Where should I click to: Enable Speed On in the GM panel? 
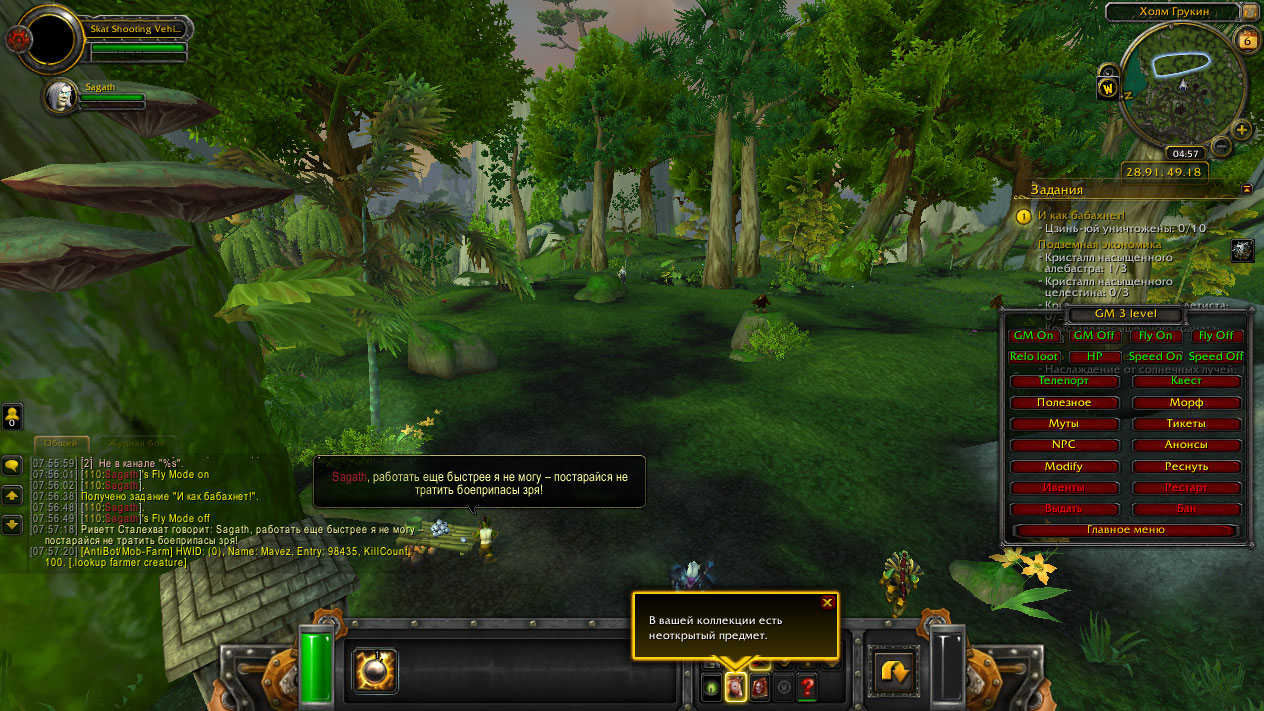click(x=1155, y=357)
